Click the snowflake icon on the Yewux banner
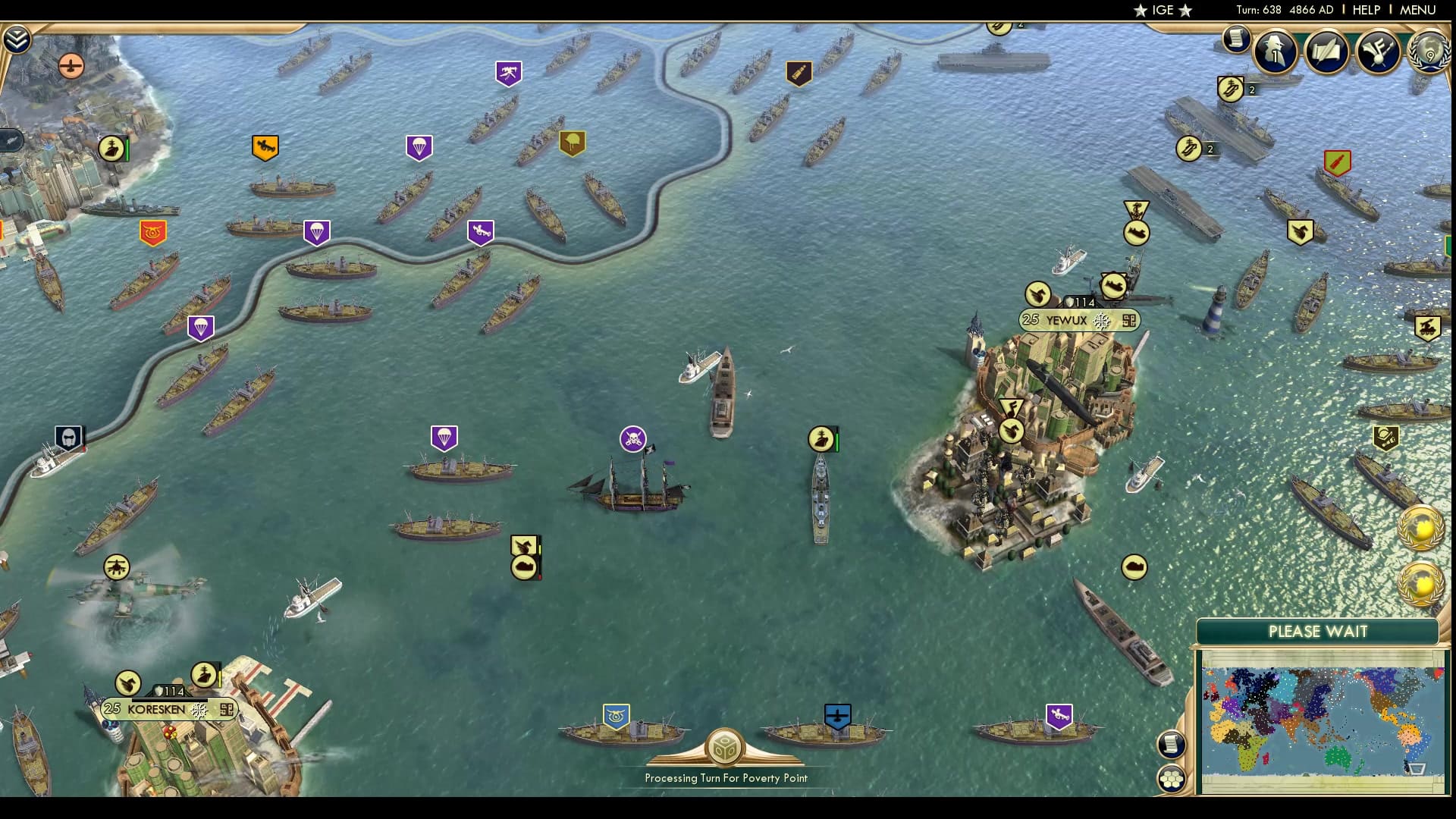Viewport: 1456px width, 819px height. click(x=1100, y=320)
